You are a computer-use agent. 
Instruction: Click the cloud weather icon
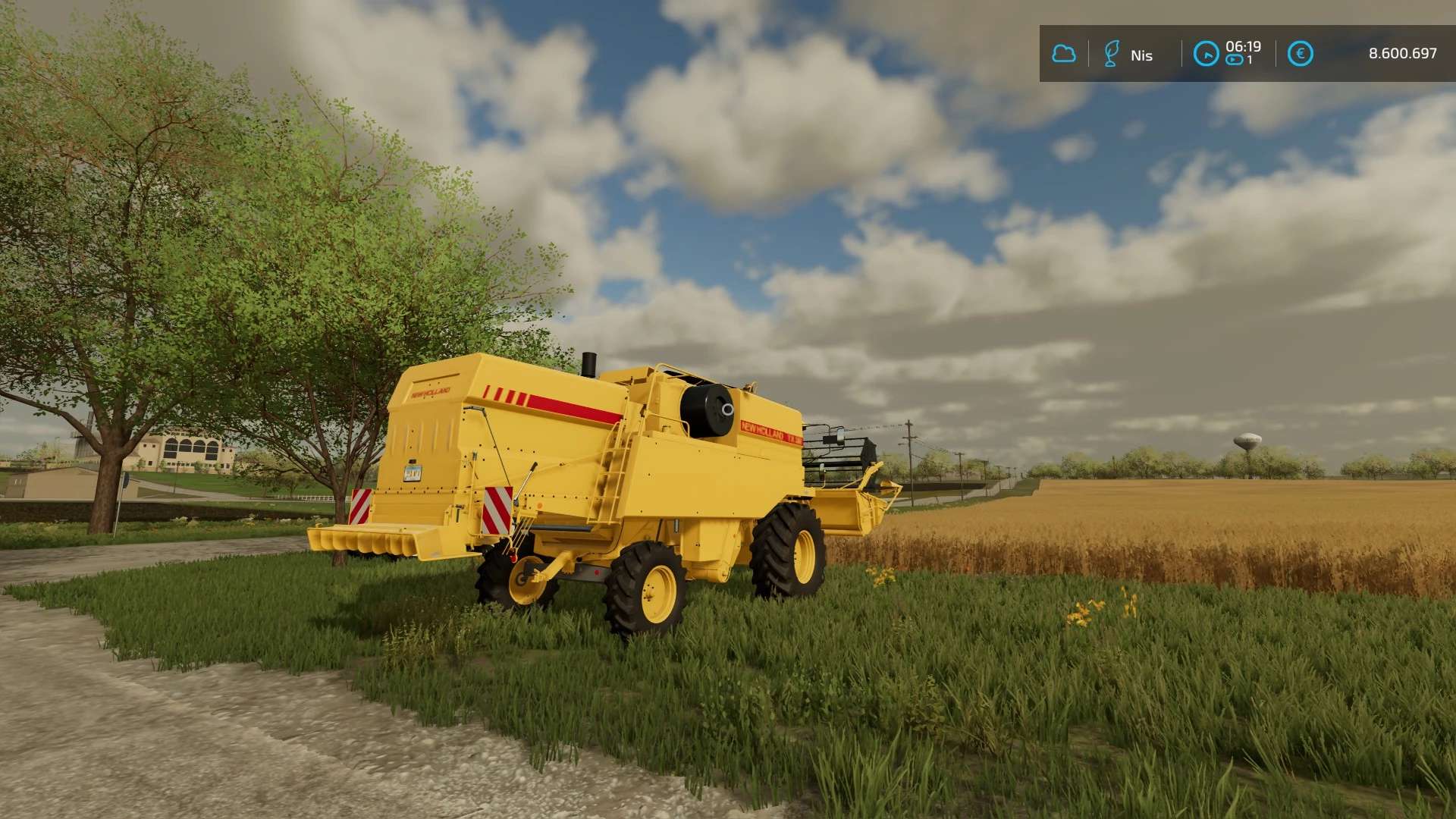coord(1064,54)
